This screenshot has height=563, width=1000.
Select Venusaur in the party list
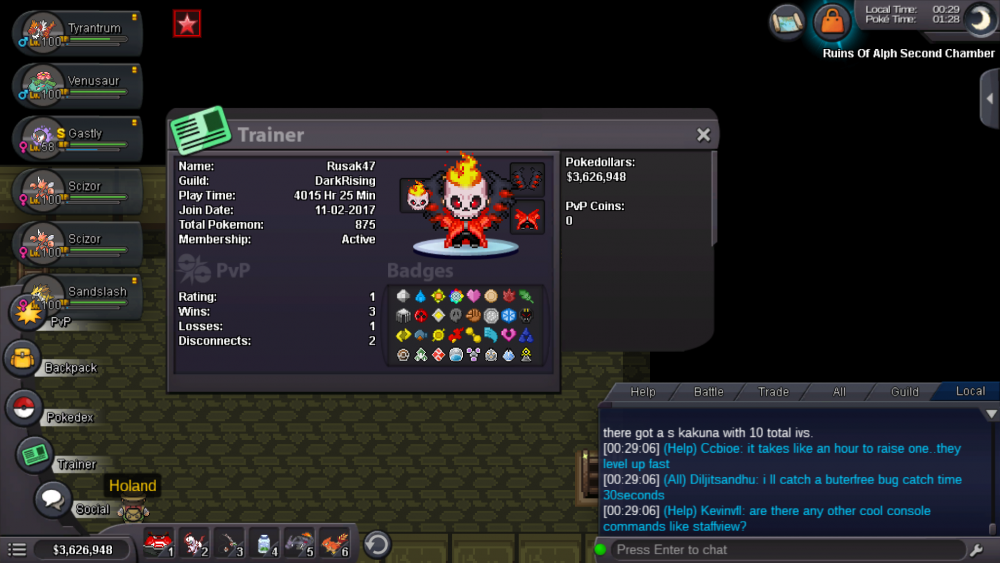[78, 84]
